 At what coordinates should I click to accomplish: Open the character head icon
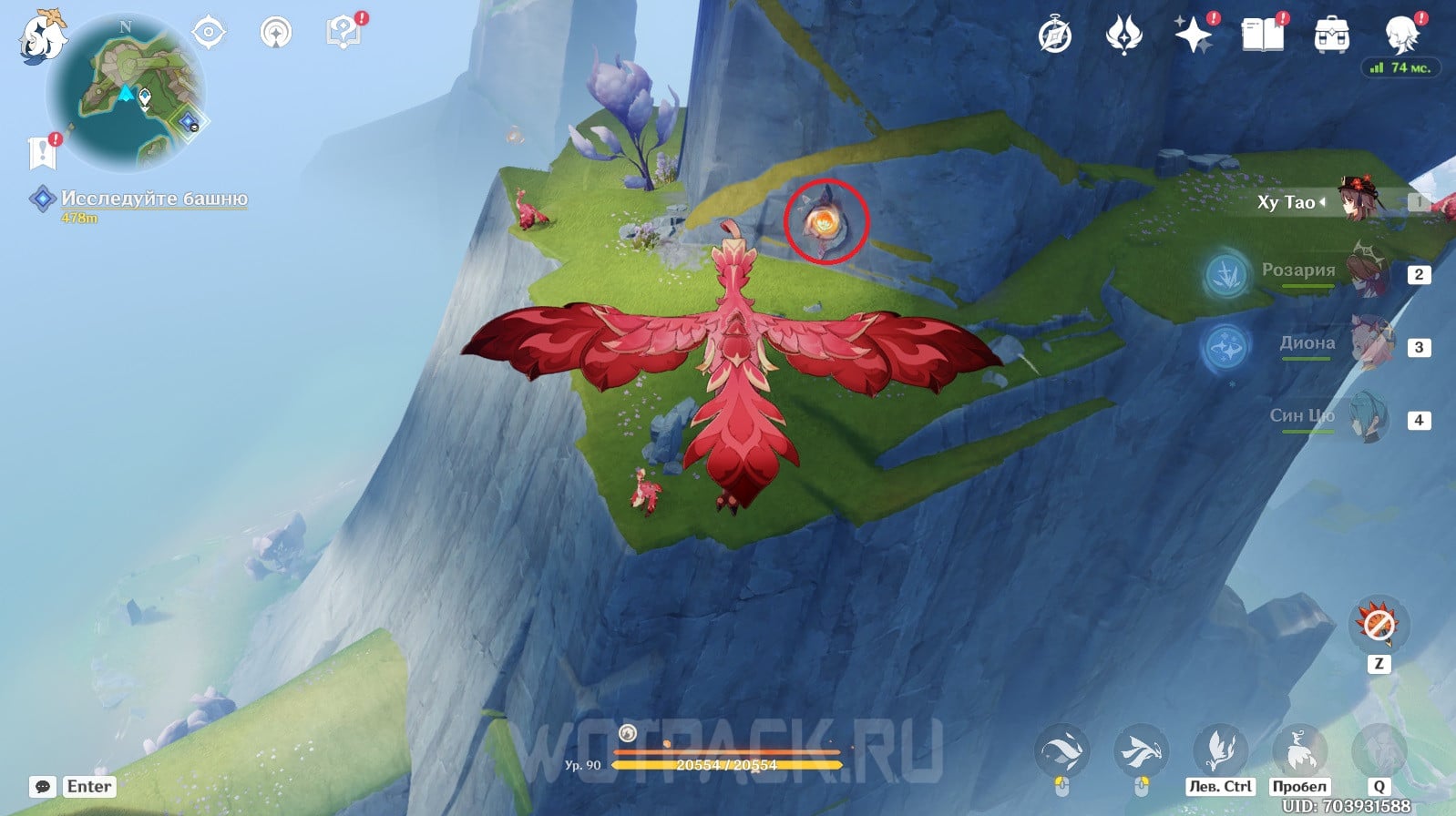click(x=1401, y=35)
